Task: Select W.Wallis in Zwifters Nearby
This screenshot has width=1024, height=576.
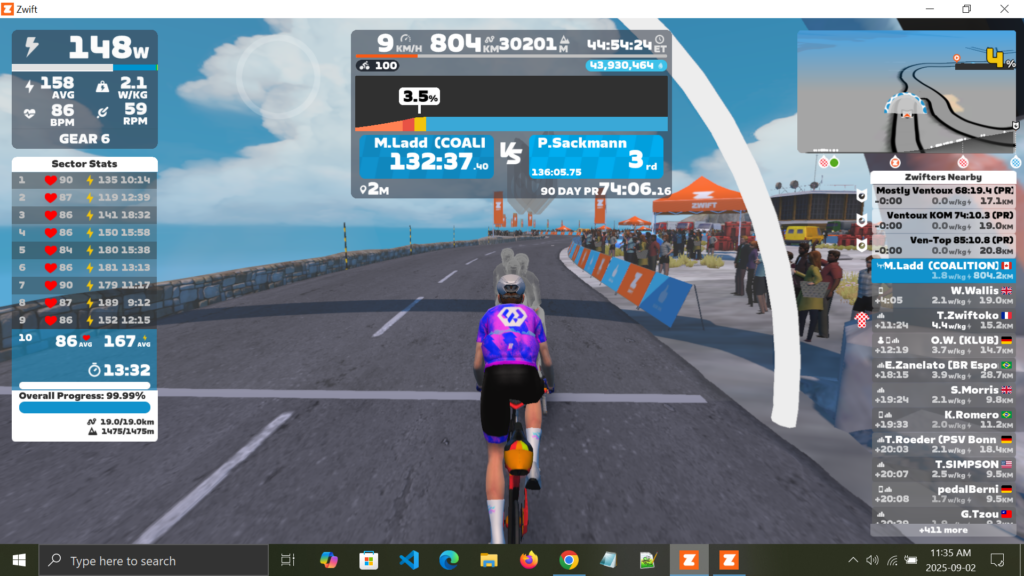Action: pos(945,295)
